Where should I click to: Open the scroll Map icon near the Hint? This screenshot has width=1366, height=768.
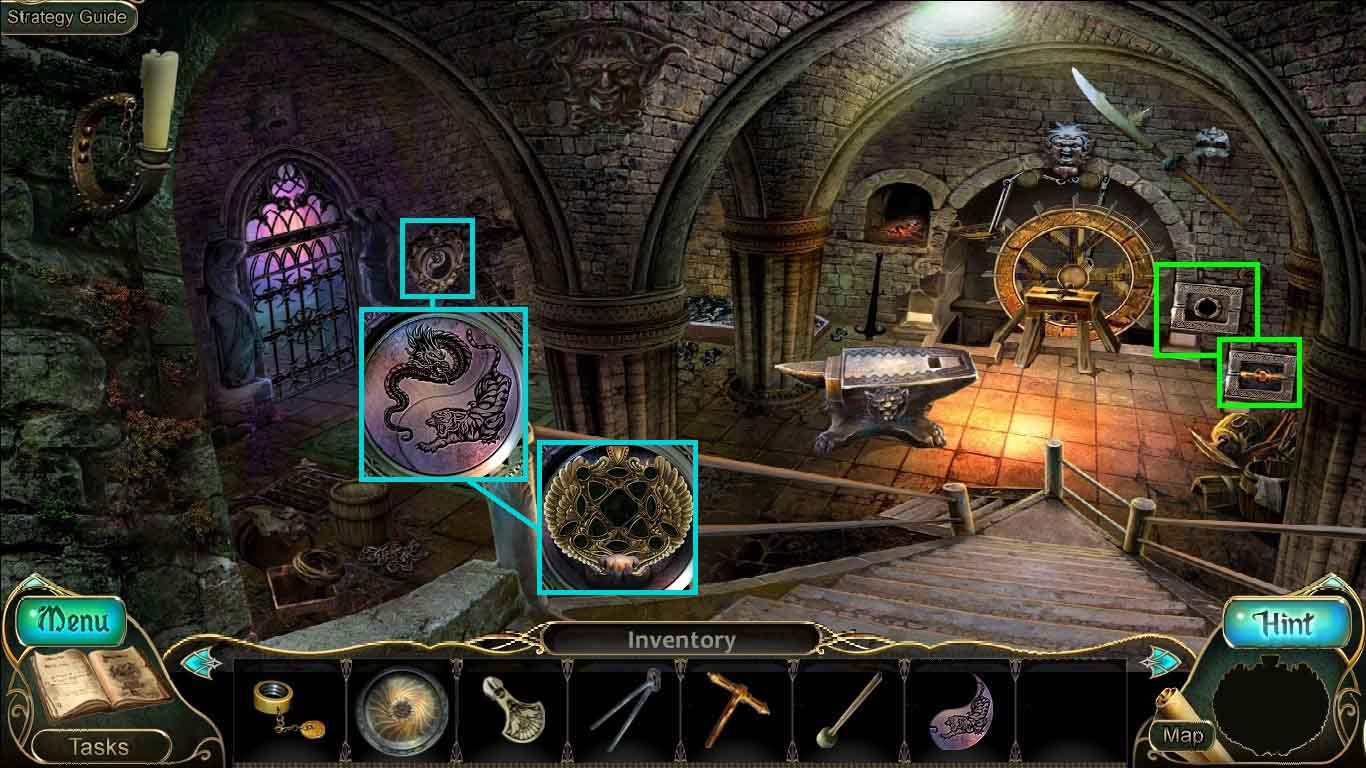pyautogui.click(x=1183, y=735)
